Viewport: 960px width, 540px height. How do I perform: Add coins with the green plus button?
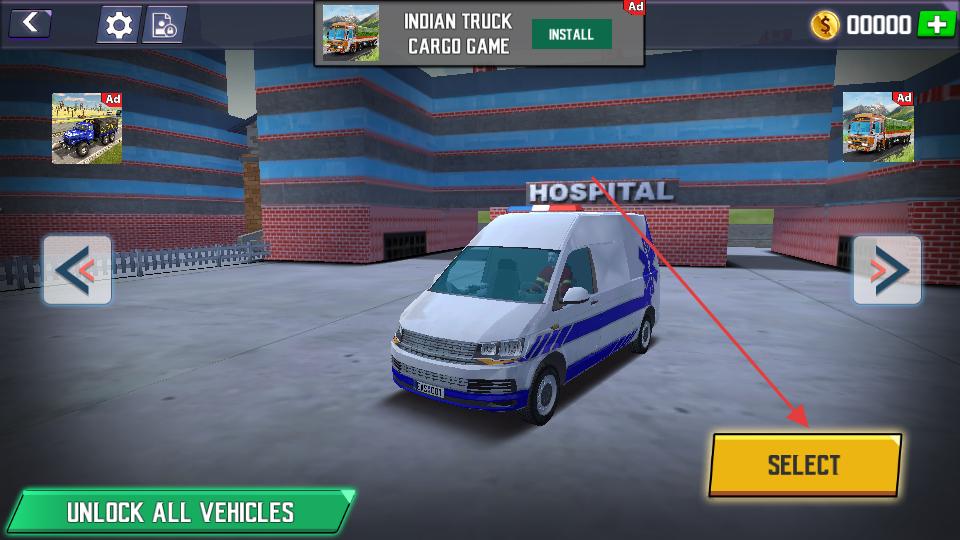pos(937,24)
